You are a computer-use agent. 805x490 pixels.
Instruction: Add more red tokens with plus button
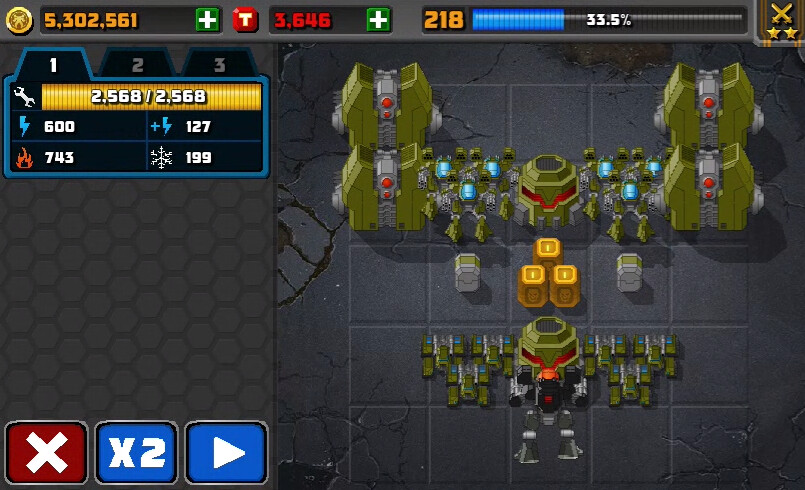tap(378, 19)
